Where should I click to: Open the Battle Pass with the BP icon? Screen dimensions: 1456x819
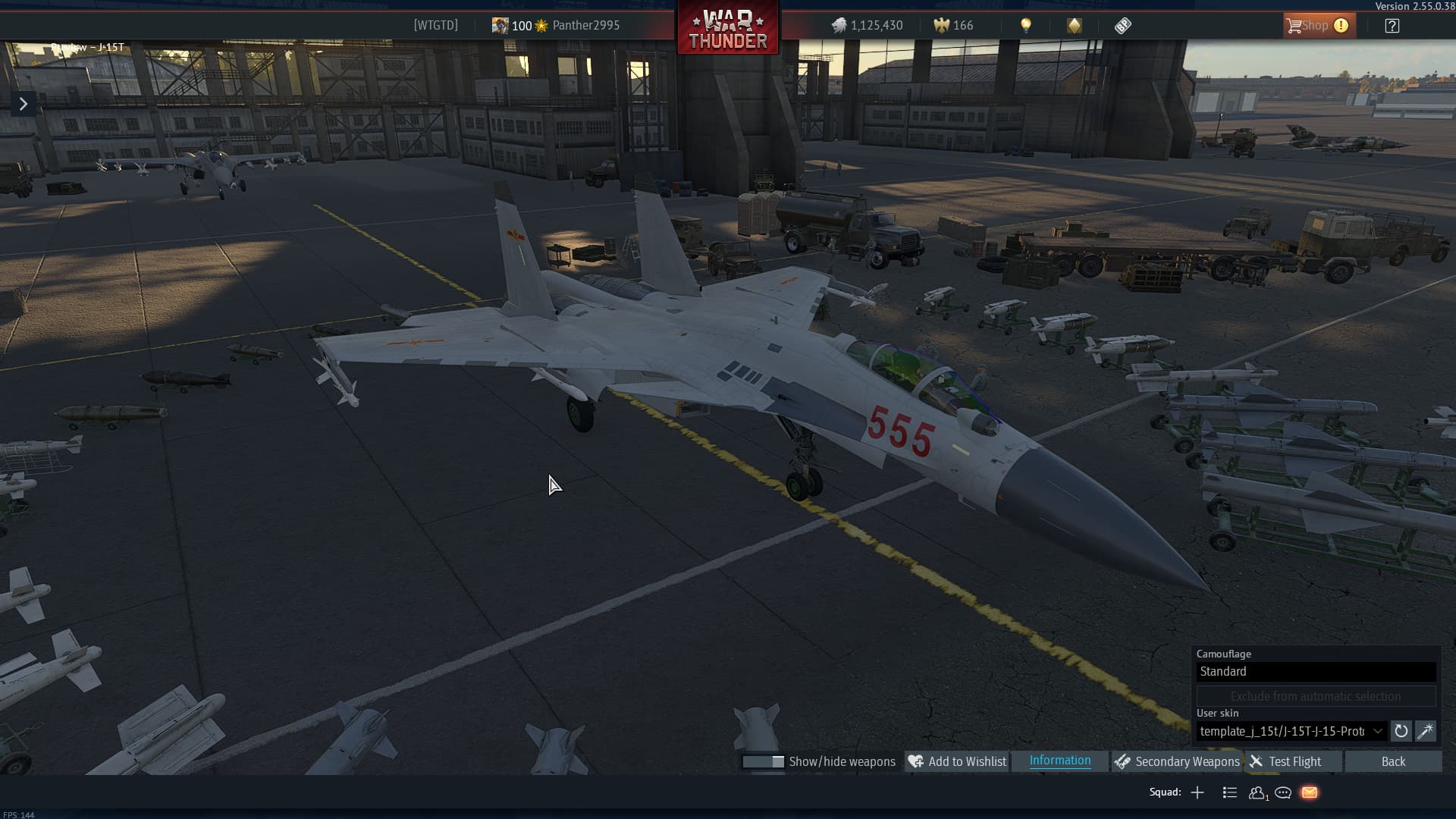coord(1122,25)
